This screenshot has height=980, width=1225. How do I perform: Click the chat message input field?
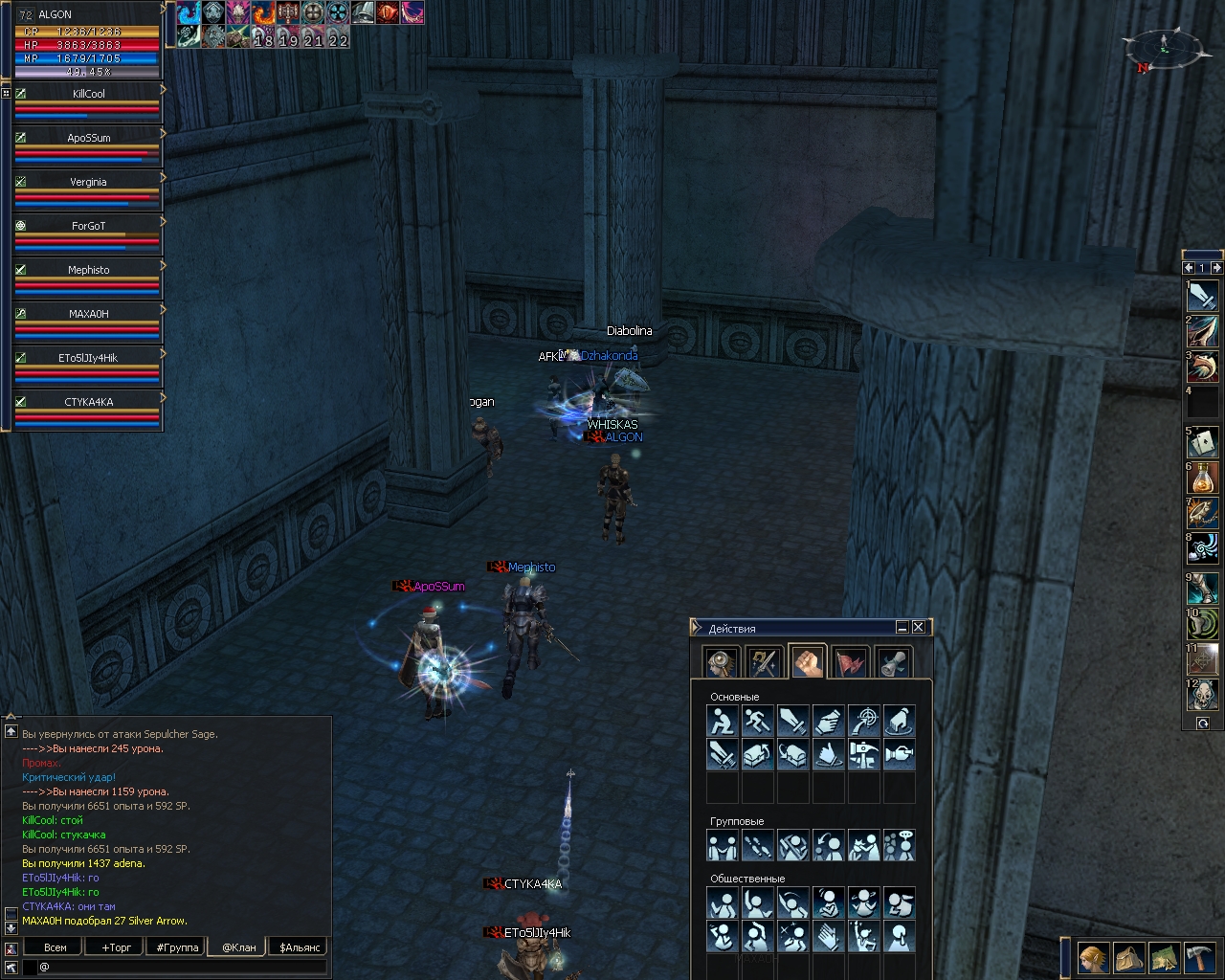(x=182, y=968)
